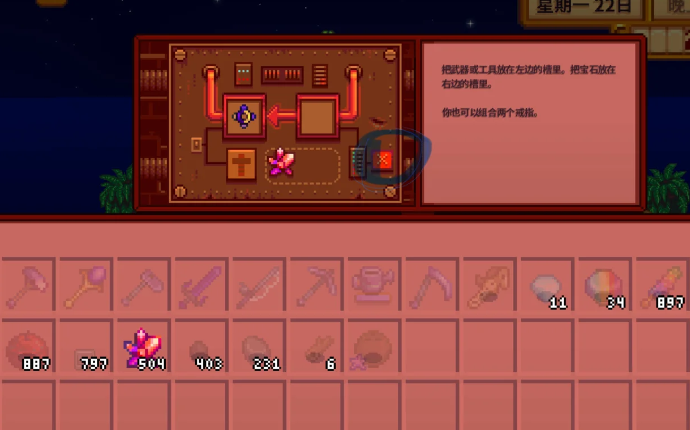Select the item stack of 797
This screenshot has width=690, height=430.
pos(85,348)
